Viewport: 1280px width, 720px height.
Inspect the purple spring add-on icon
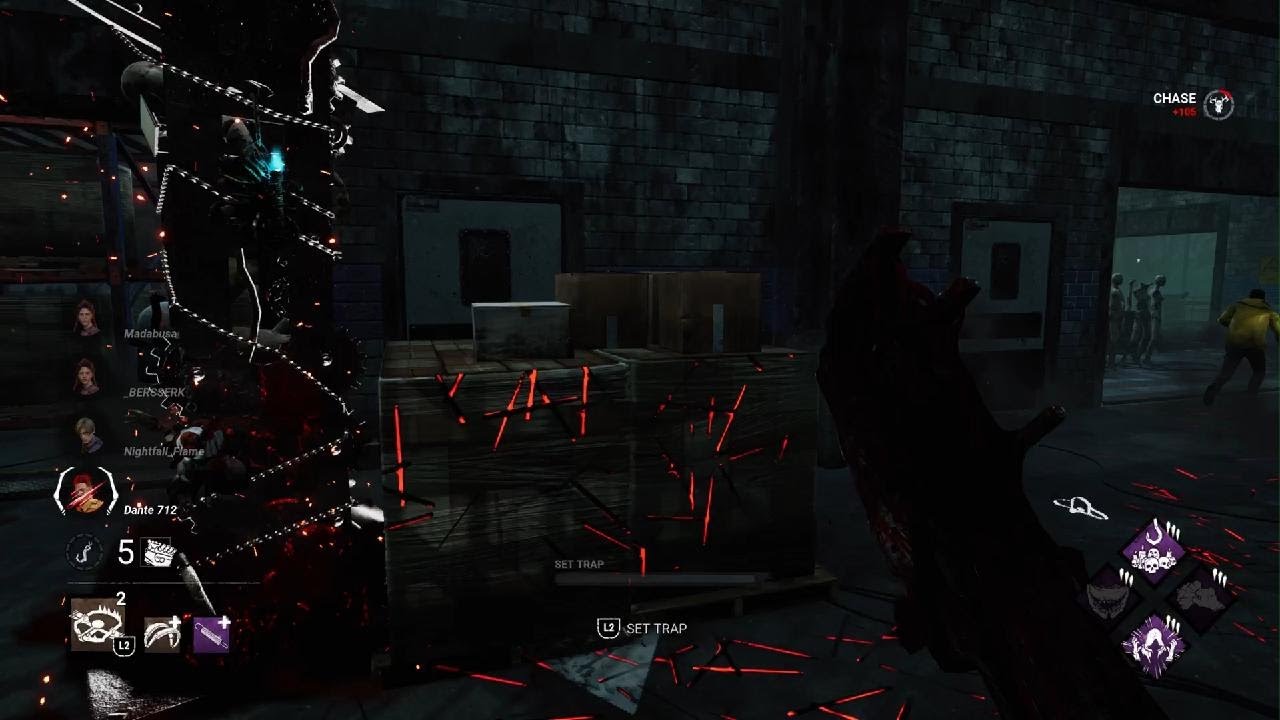[x=212, y=632]
